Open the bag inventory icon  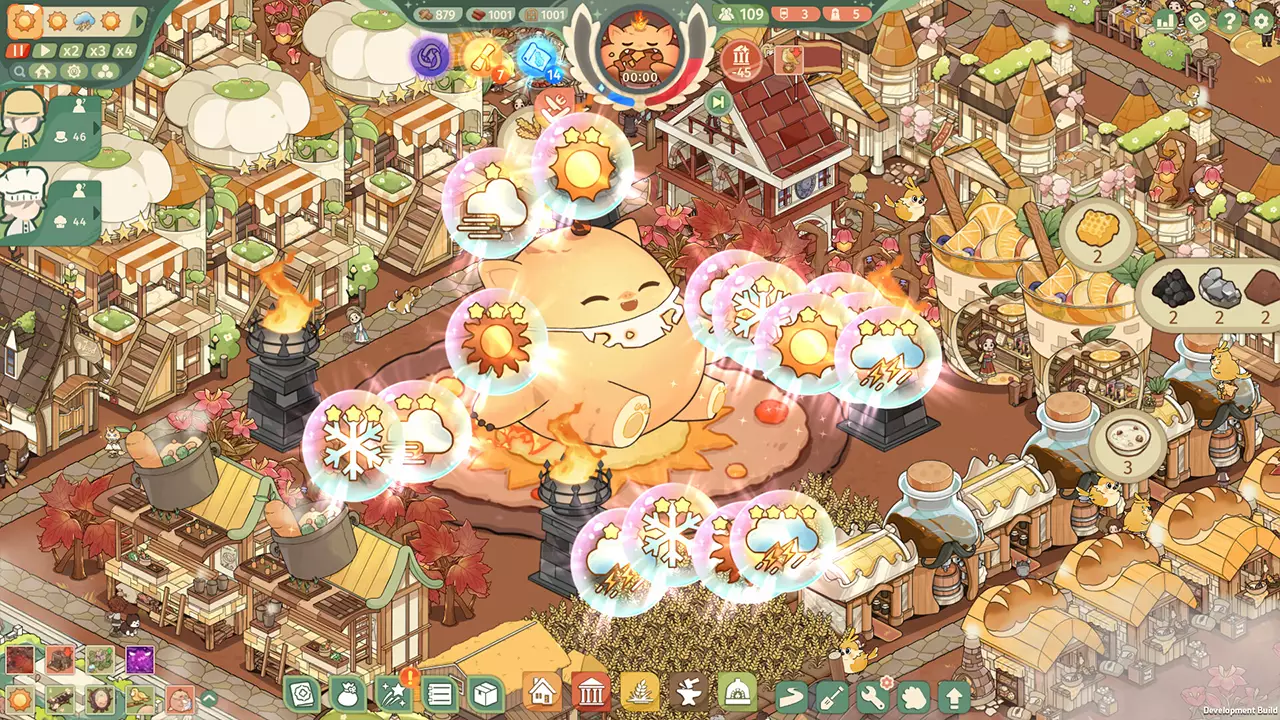click(346, 693)
